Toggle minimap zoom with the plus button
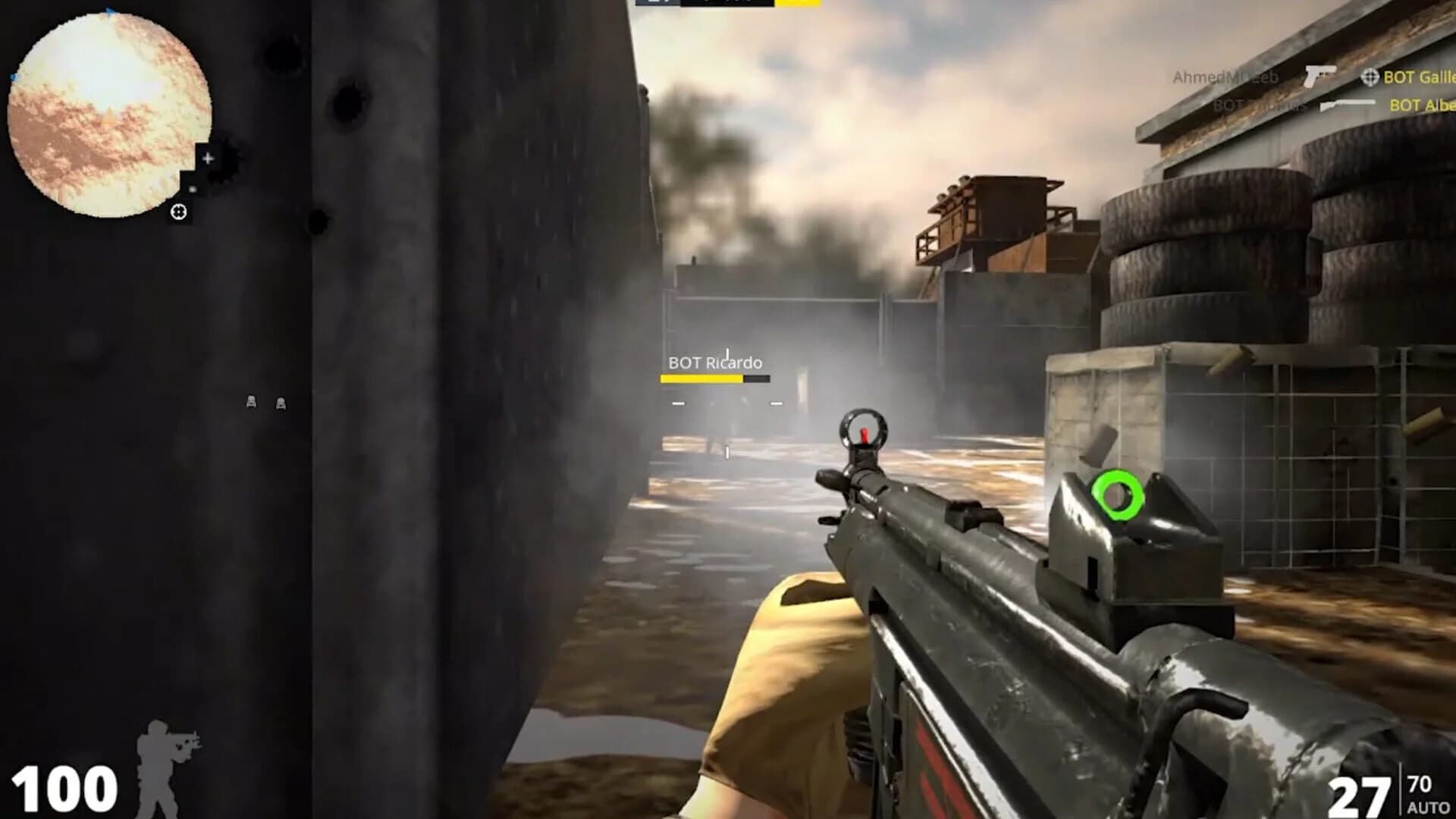Viewport: 1456px width, 819px height. pos(207,158)
